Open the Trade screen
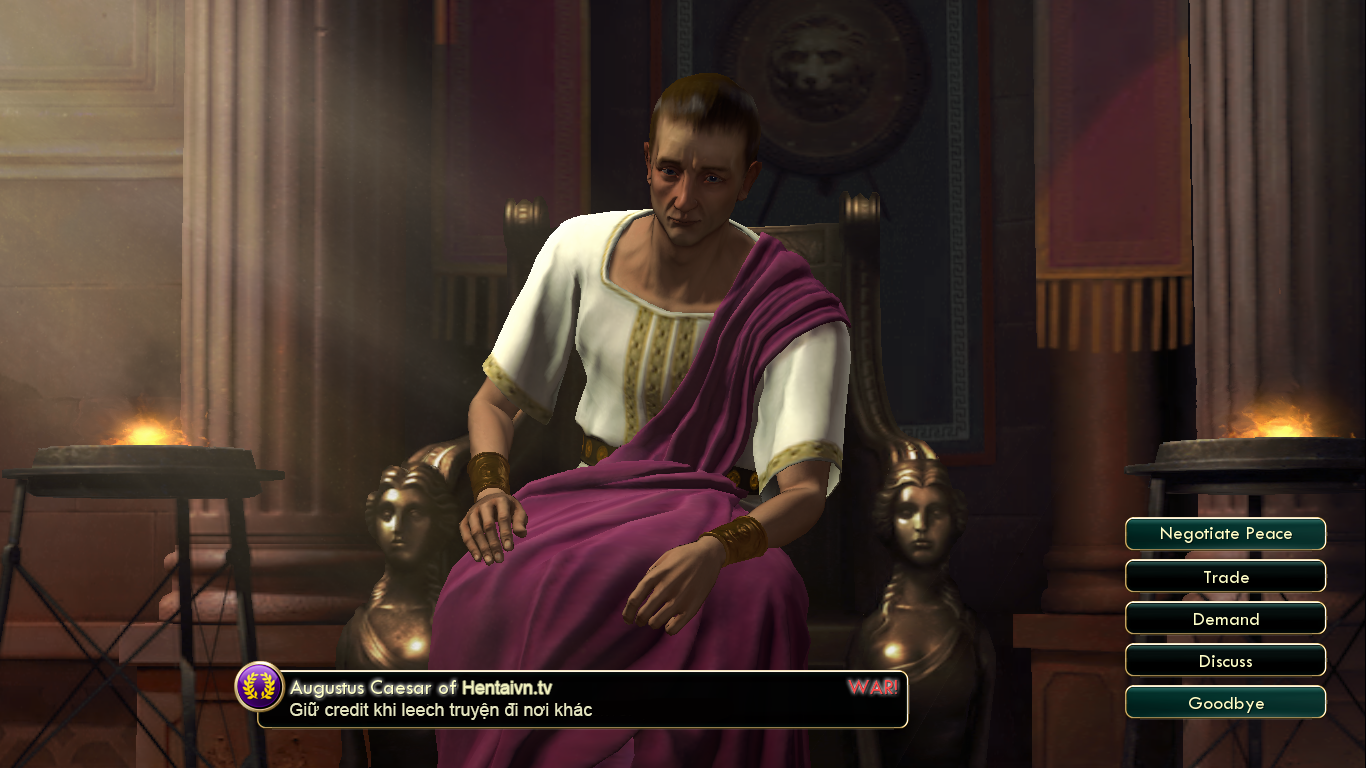This screenshot has height=768, width=1366. (x=1225, y=577)
